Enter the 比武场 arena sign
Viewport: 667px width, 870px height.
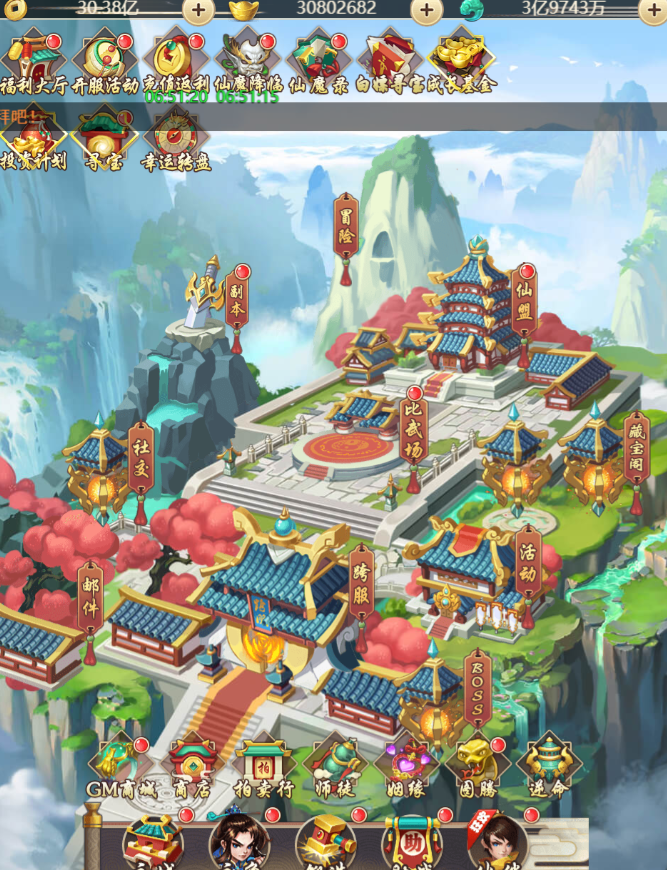click(x=414, y=432)
